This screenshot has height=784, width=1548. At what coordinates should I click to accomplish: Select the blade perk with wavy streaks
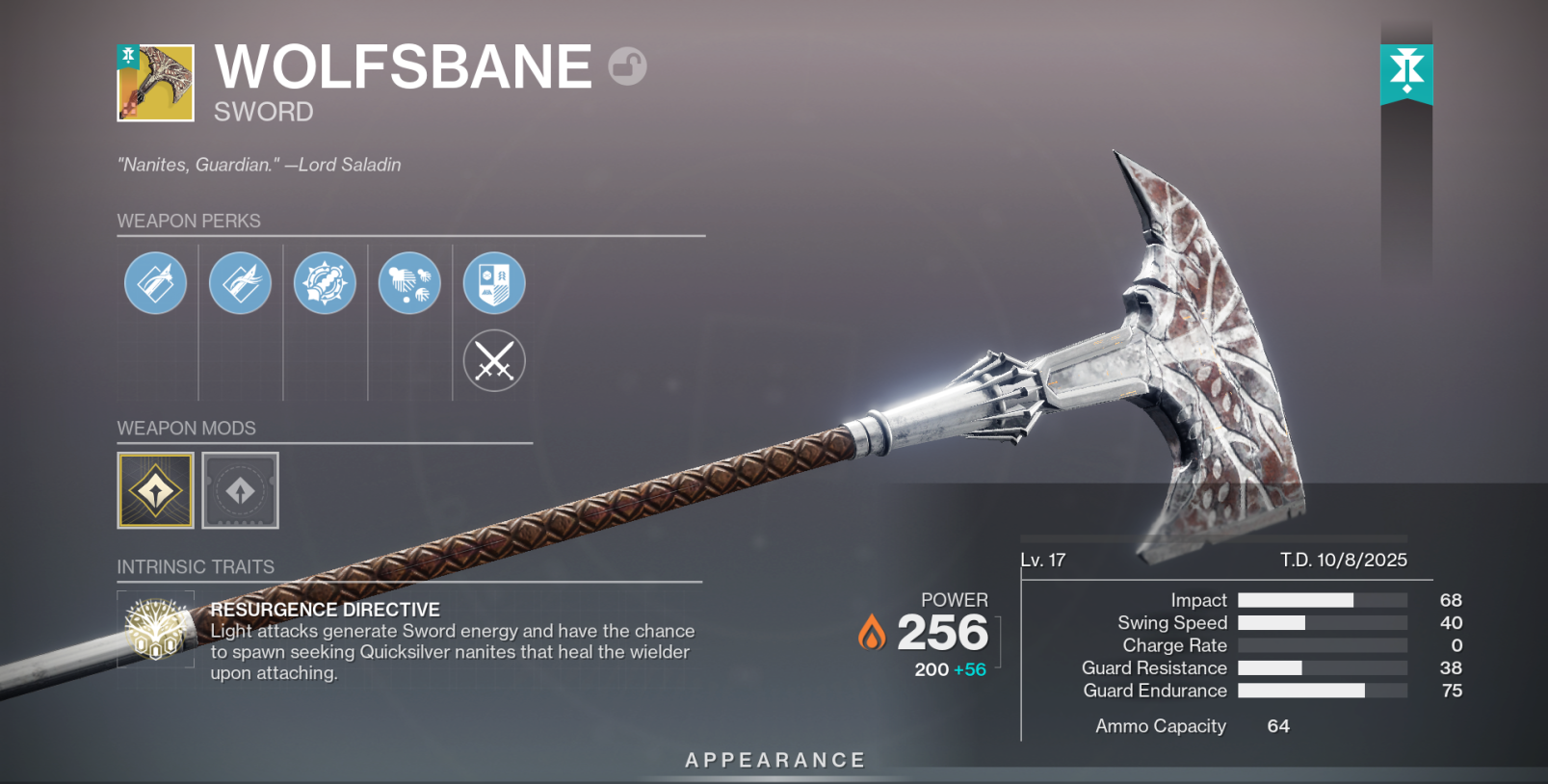tap(240, 283)
